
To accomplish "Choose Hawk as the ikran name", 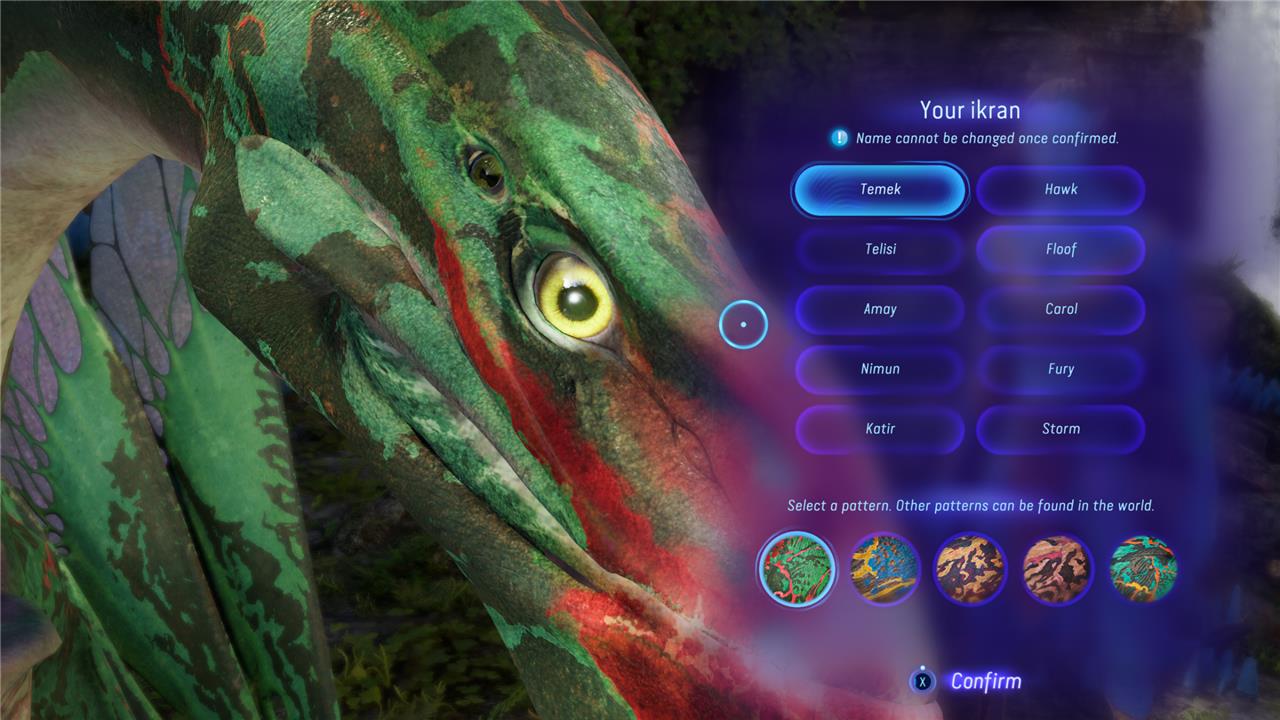I will coord(1060,189).
